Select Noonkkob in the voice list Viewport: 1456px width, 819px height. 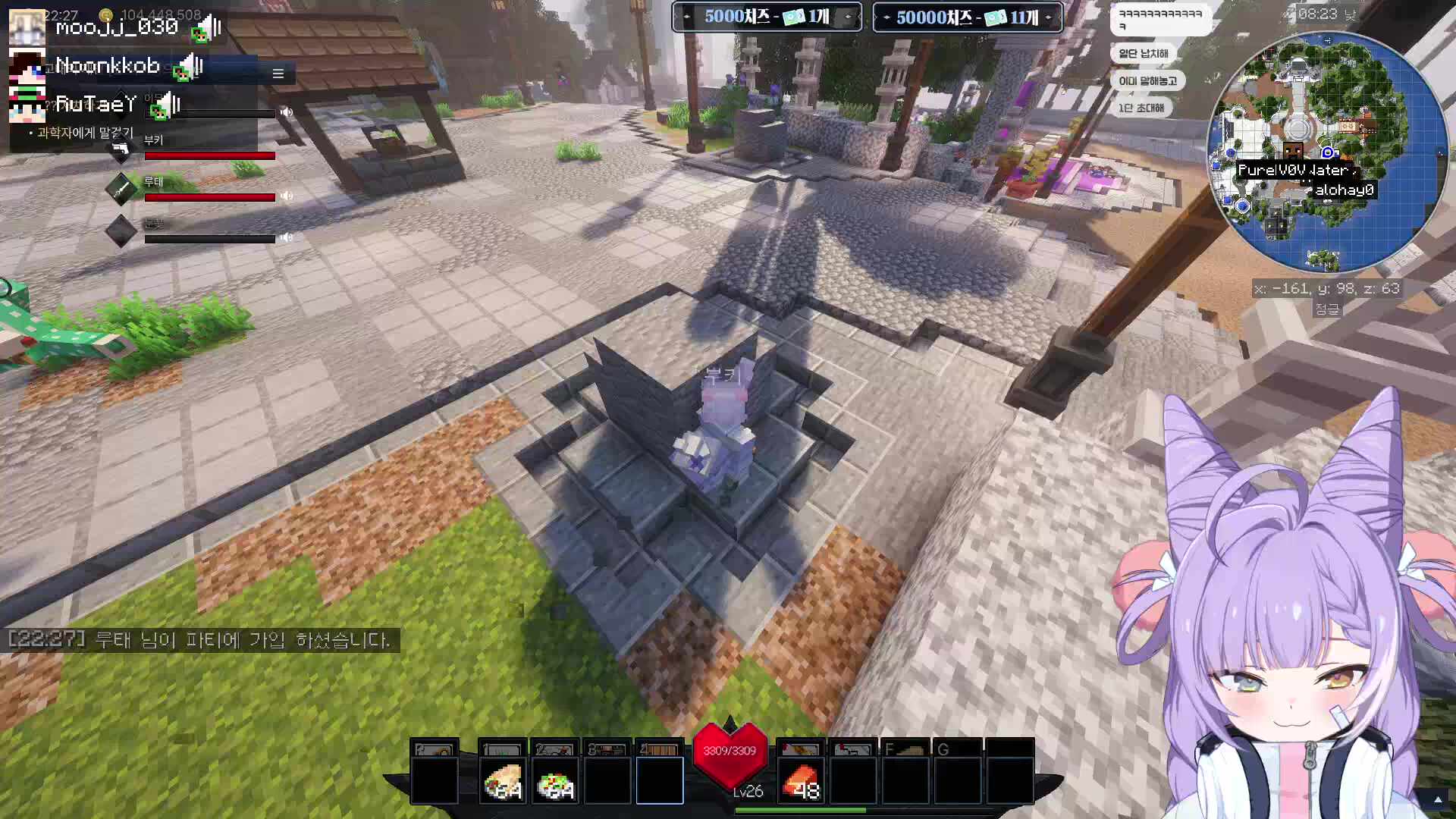click(x=108, y=66)
